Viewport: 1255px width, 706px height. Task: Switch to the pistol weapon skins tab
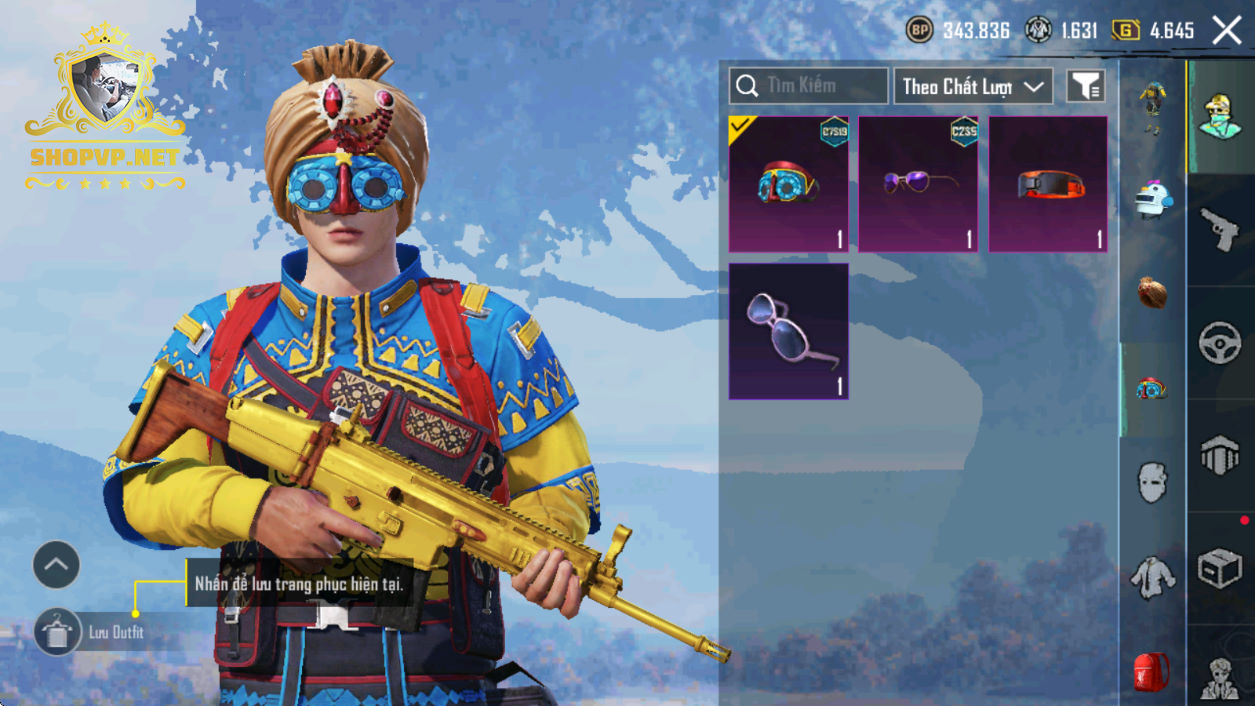tap(1220, 229)
